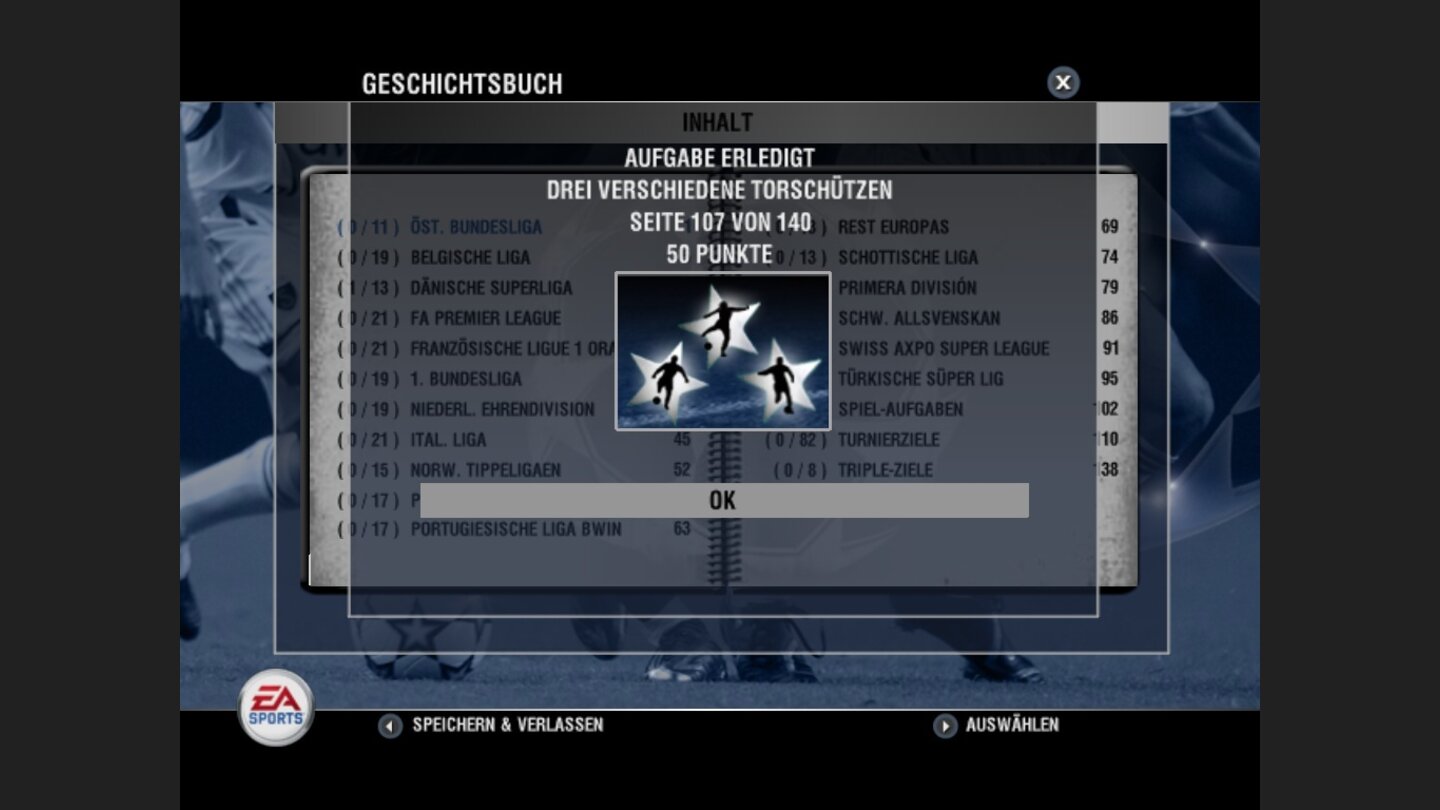Click the EA Sports logo
Viewport: 1440px width, 810px height.
[x=274, y=707]
